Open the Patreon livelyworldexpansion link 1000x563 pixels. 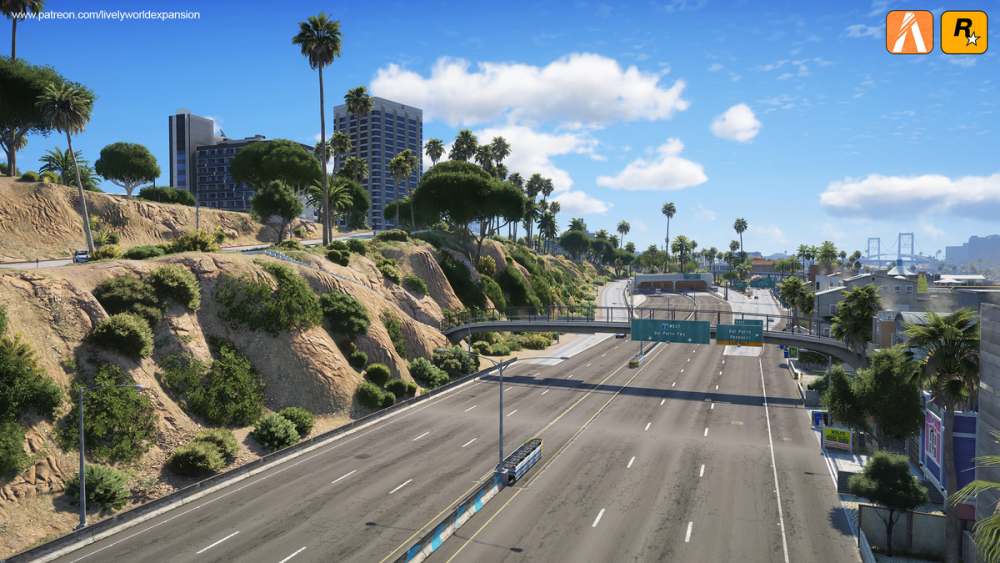(x=104, y=15)
